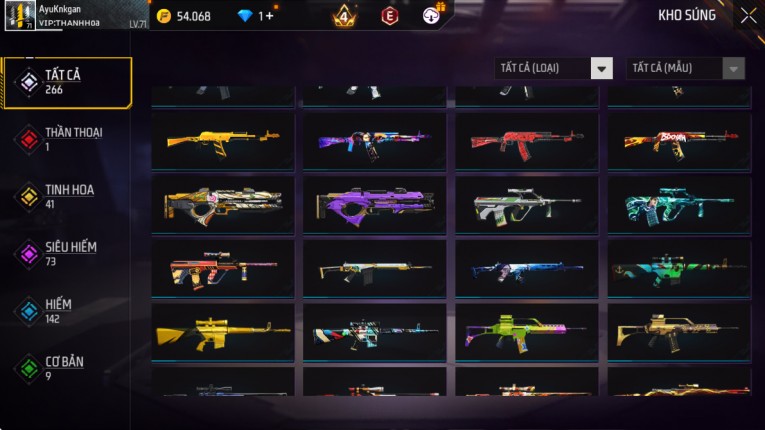Viewport: 765px width, 430px height.
Task: Close the Kho Súng screen
Action: click(x=748, y=15)
